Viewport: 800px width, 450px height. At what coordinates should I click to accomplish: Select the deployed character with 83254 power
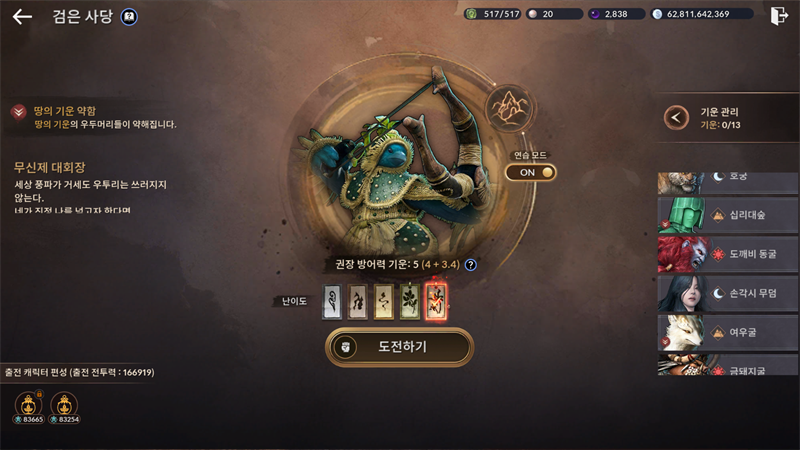point(64,407)
